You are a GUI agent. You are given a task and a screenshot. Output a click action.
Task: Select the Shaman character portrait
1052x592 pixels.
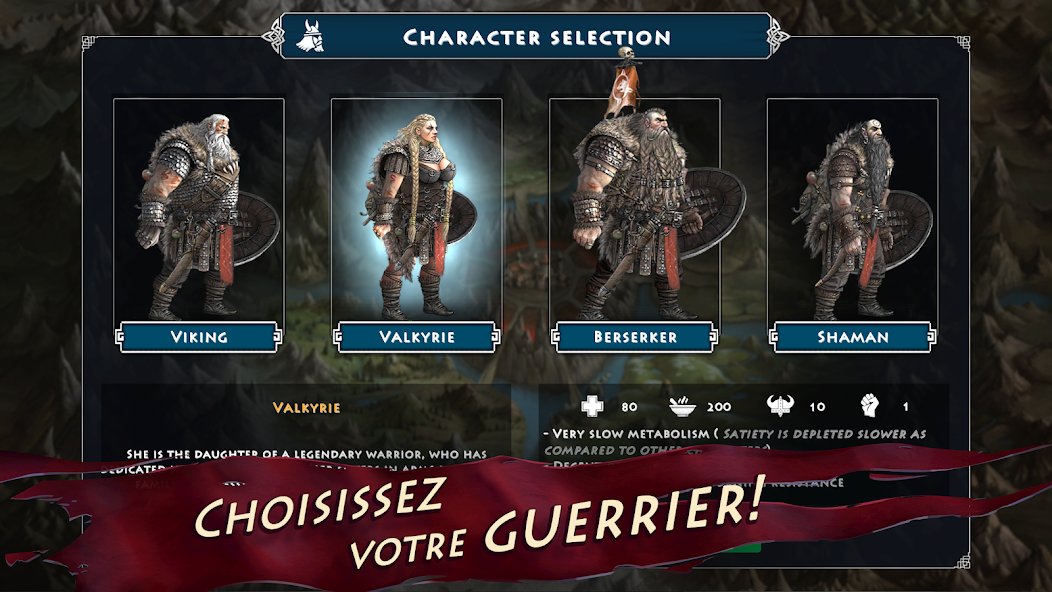pos(852,210)
